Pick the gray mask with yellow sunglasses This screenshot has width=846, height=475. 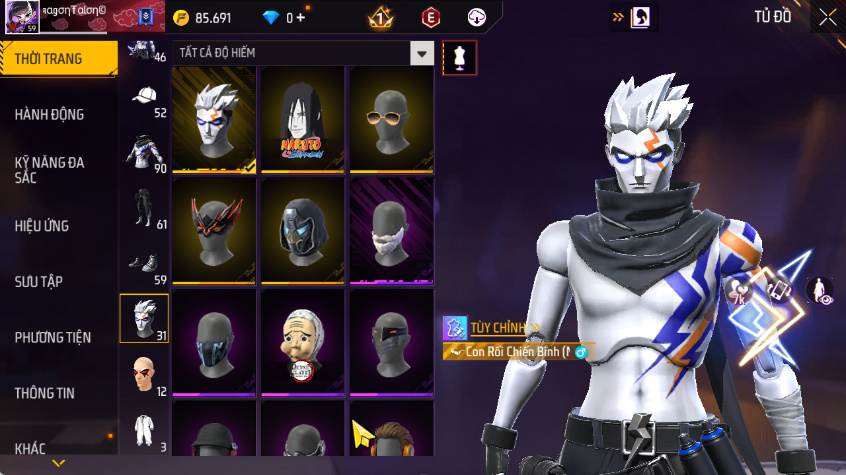[x=391, y=119]
